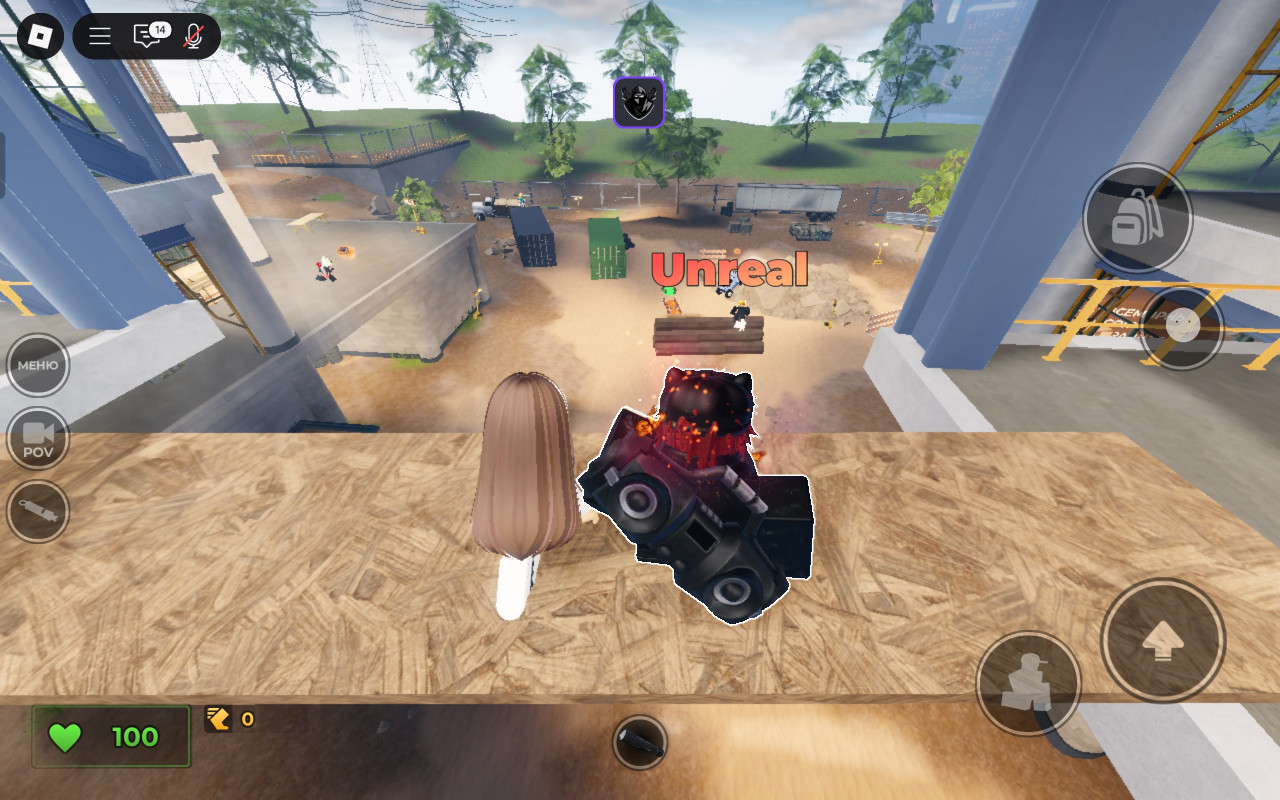The image size is (1280, 800).
Task: Open the Roblox logo menu
Action: pyautogui.click(x=40, y=37)
